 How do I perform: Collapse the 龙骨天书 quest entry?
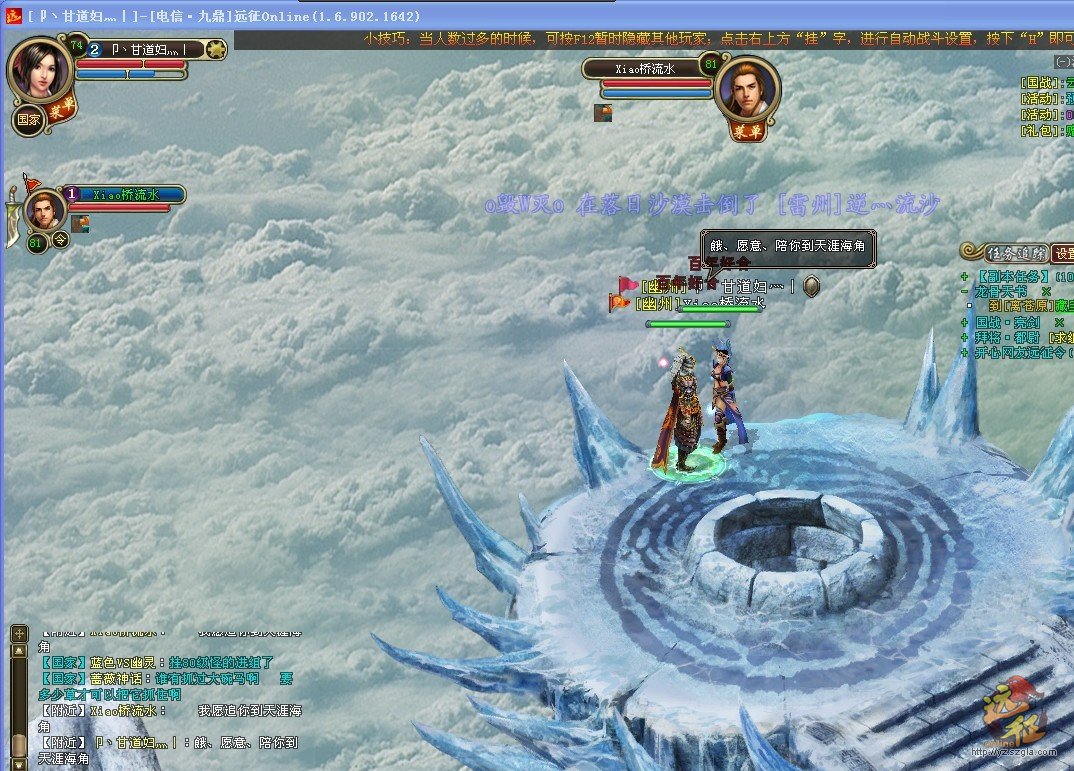(964, 292)
